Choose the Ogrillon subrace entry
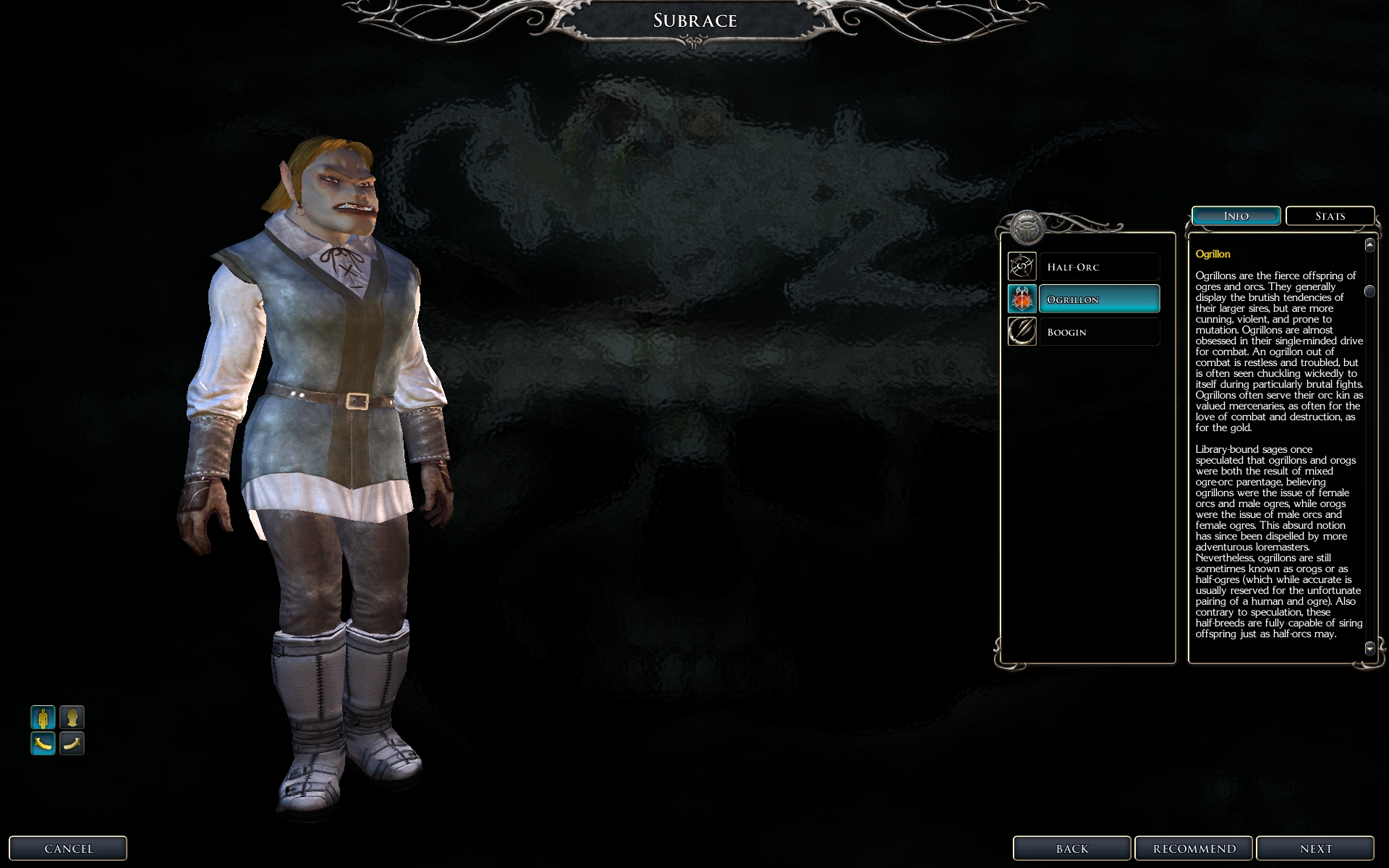The image size is (1389, 868). tap(1098, 299)
